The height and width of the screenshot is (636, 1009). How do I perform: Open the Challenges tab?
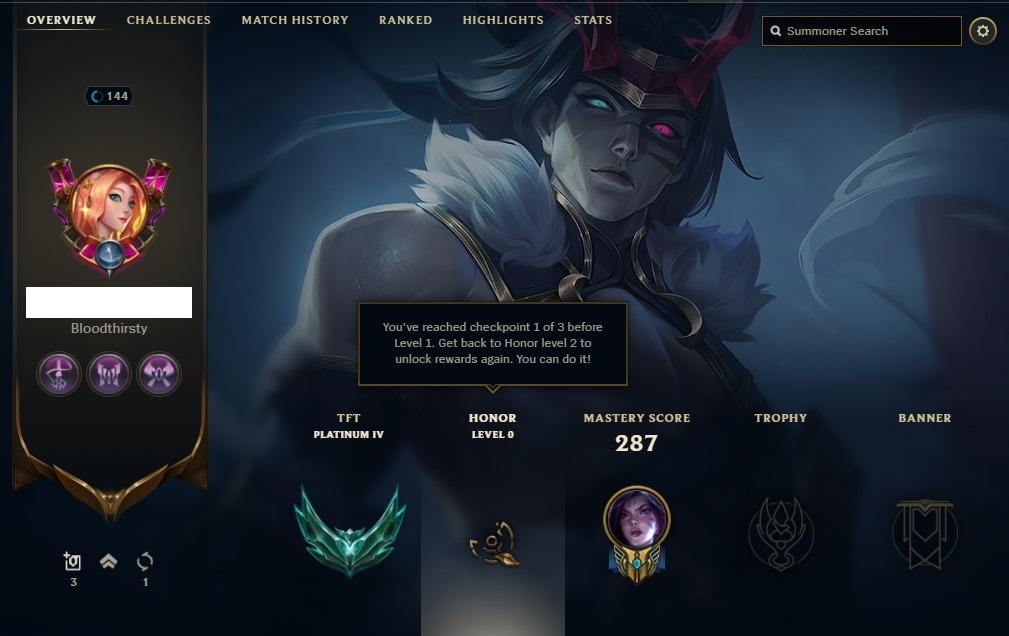click(x=168, y=20)
